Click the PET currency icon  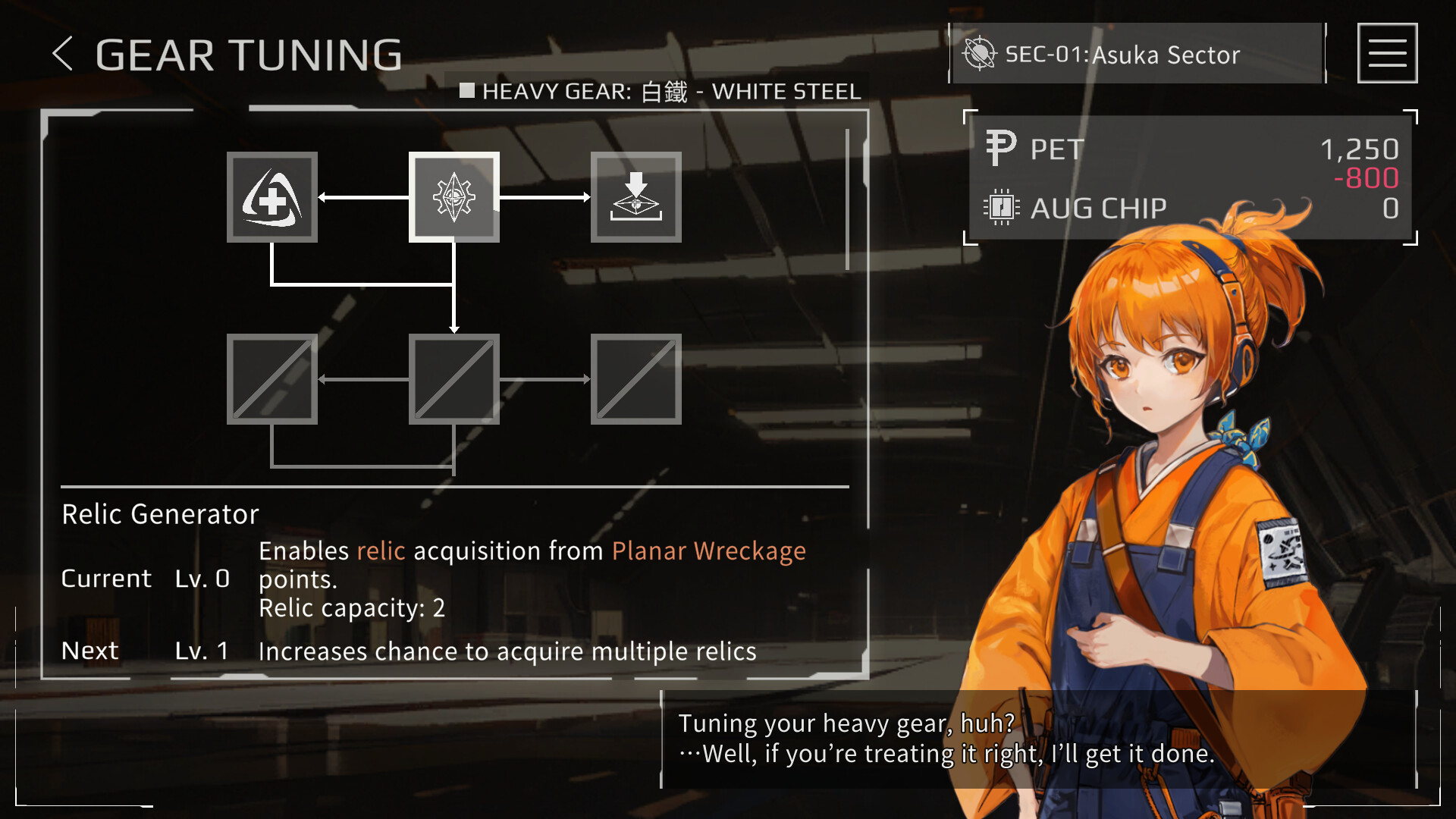click(1001, 146)
